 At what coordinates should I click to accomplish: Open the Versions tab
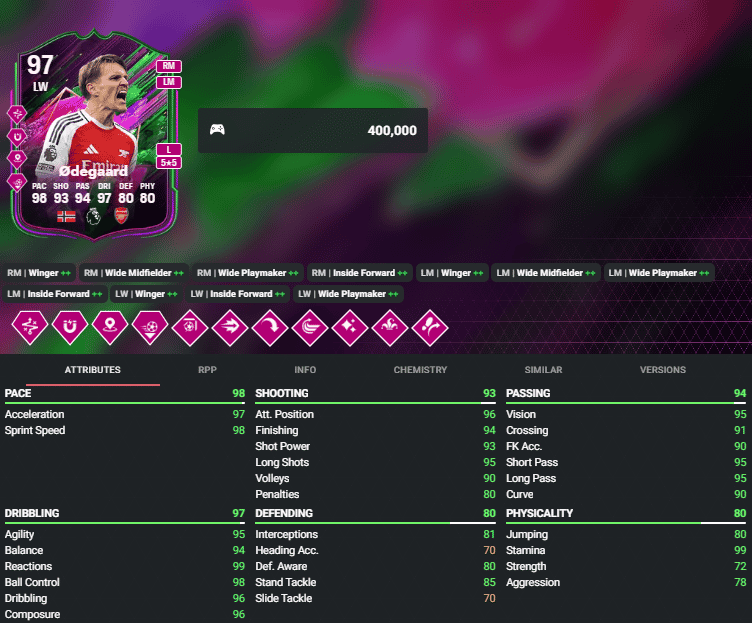(663, 370)
